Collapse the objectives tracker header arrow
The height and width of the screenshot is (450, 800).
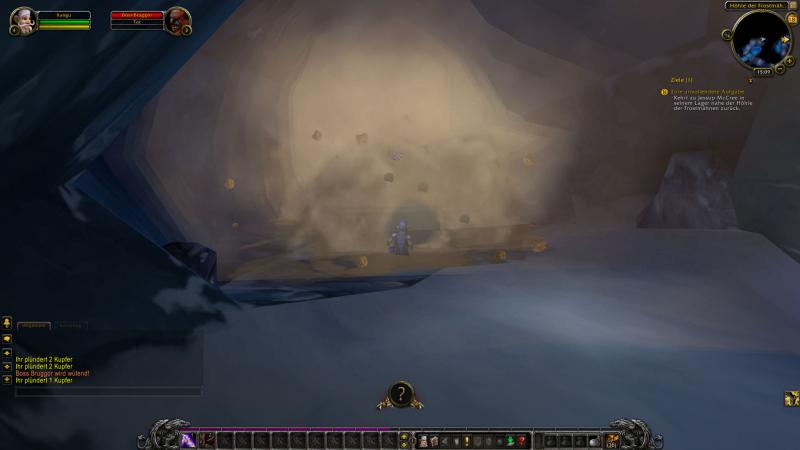point(750,79)
